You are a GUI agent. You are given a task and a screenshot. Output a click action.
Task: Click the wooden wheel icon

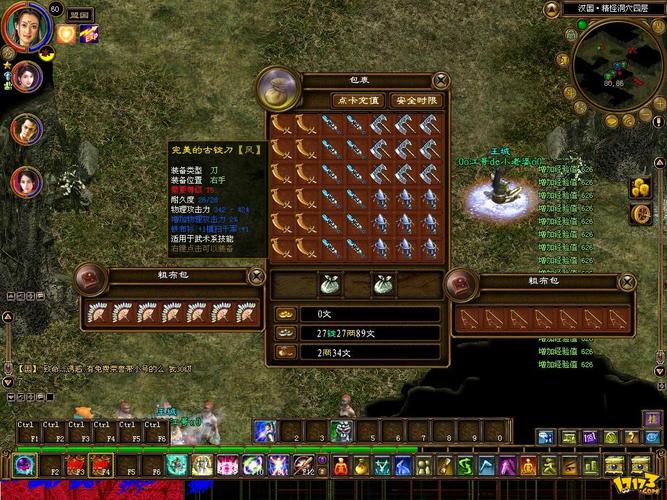(640, 213)
